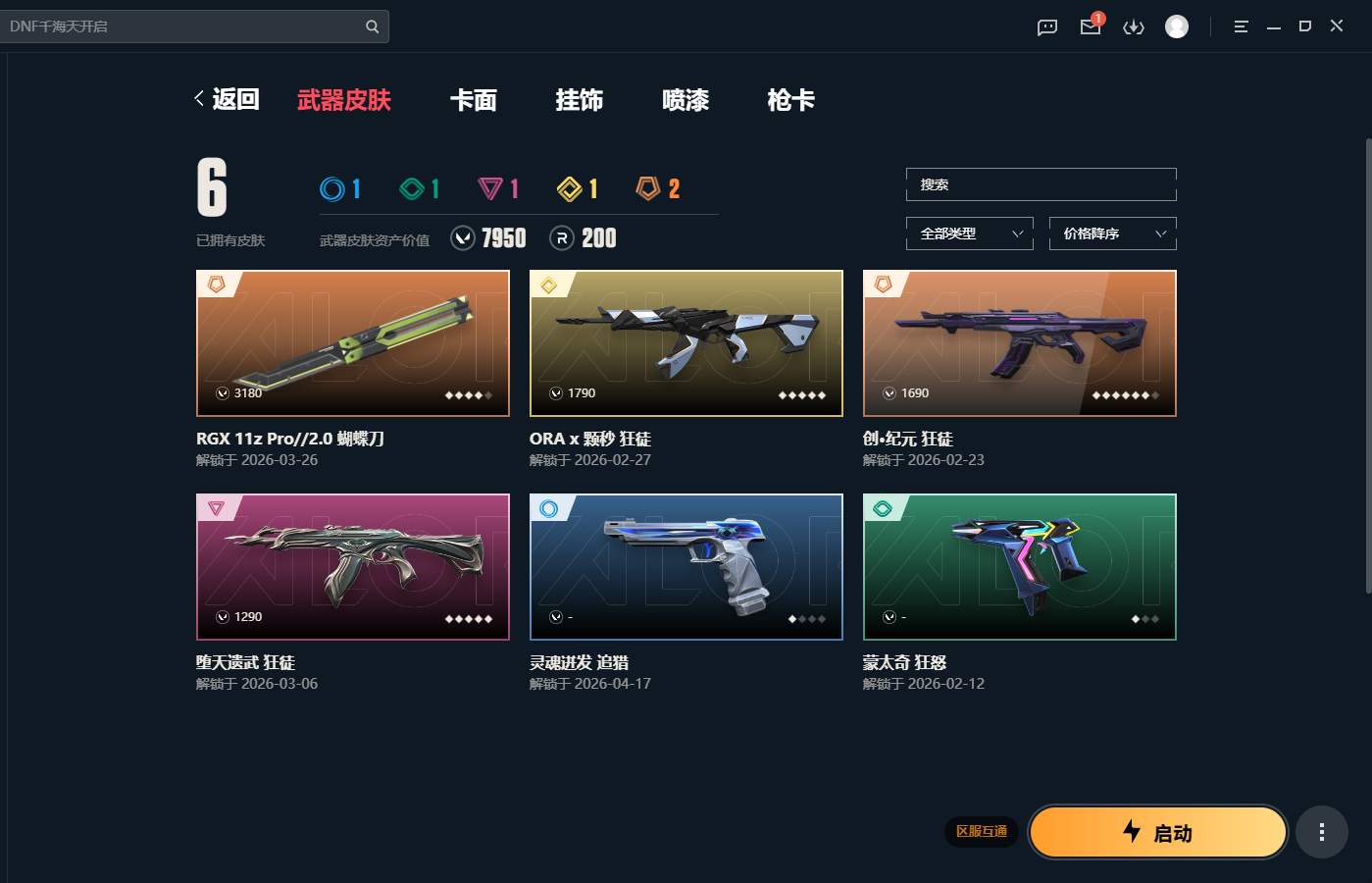Open the 价格降序 sort dropdown

point(1112,234)
